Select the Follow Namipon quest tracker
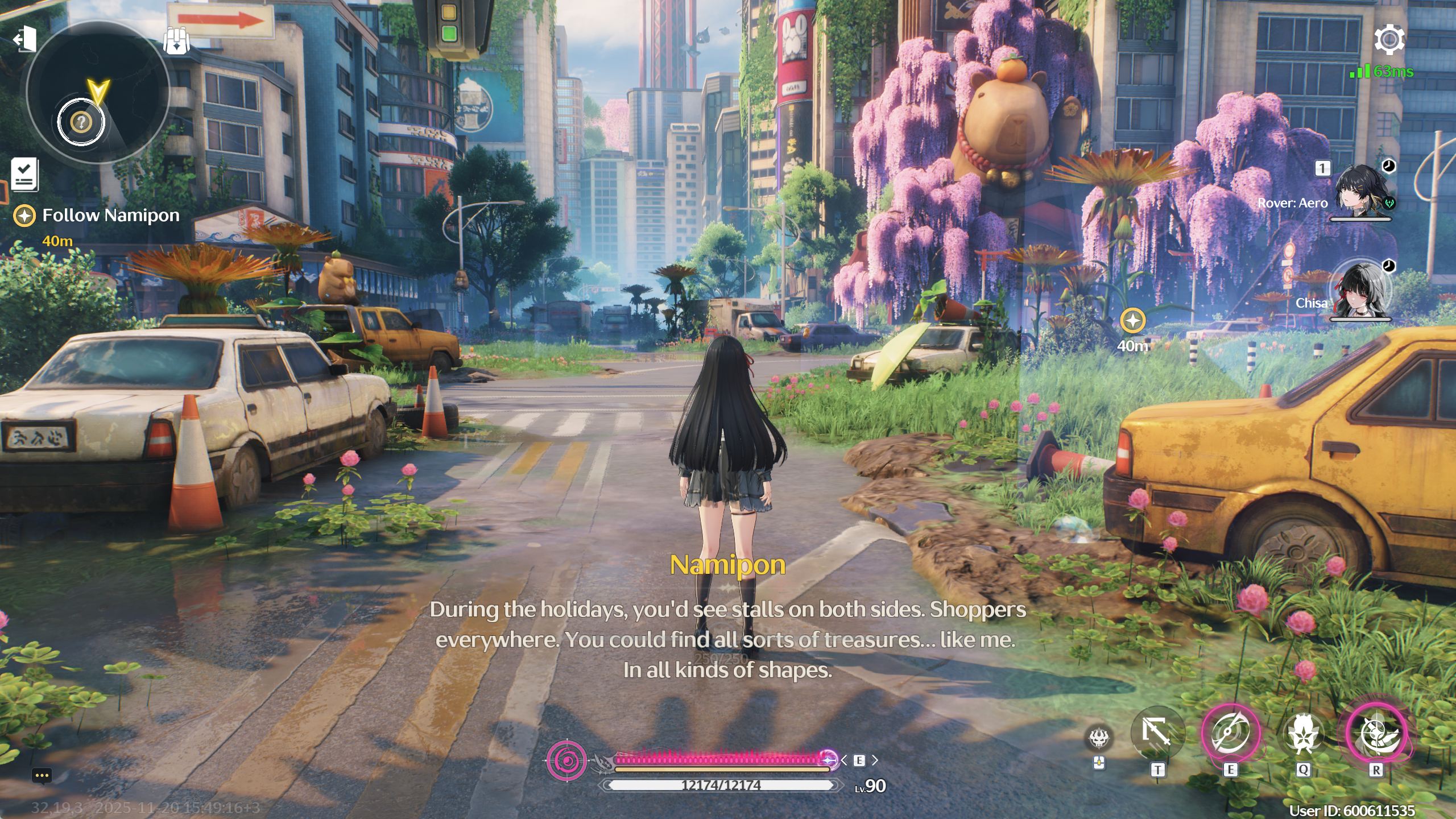The image size is (1456, 819). pos(110,216)
